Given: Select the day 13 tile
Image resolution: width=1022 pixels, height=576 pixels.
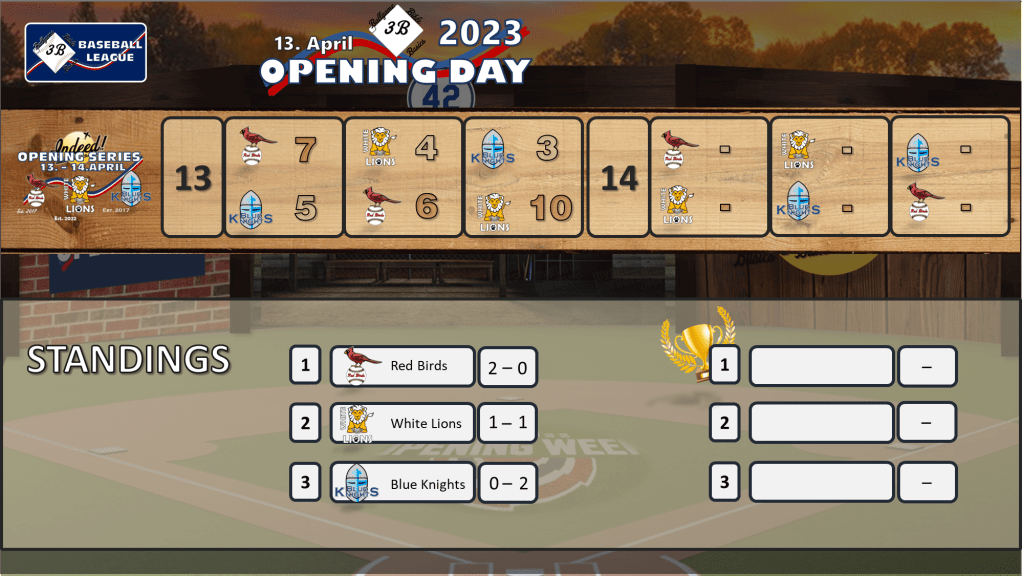Looking at the screenshot, I should 192,178.
